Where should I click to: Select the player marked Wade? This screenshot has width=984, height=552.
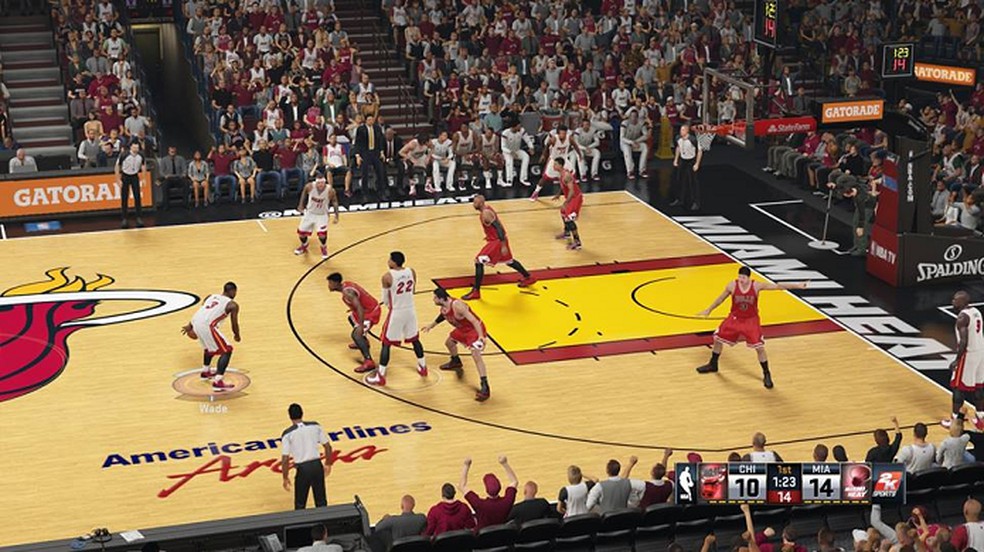point(213,335)
